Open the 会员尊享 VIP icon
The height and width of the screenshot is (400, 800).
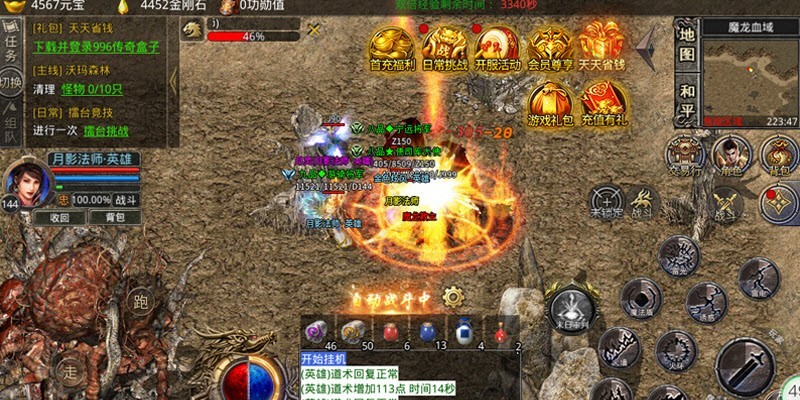(x=550, y=48)
